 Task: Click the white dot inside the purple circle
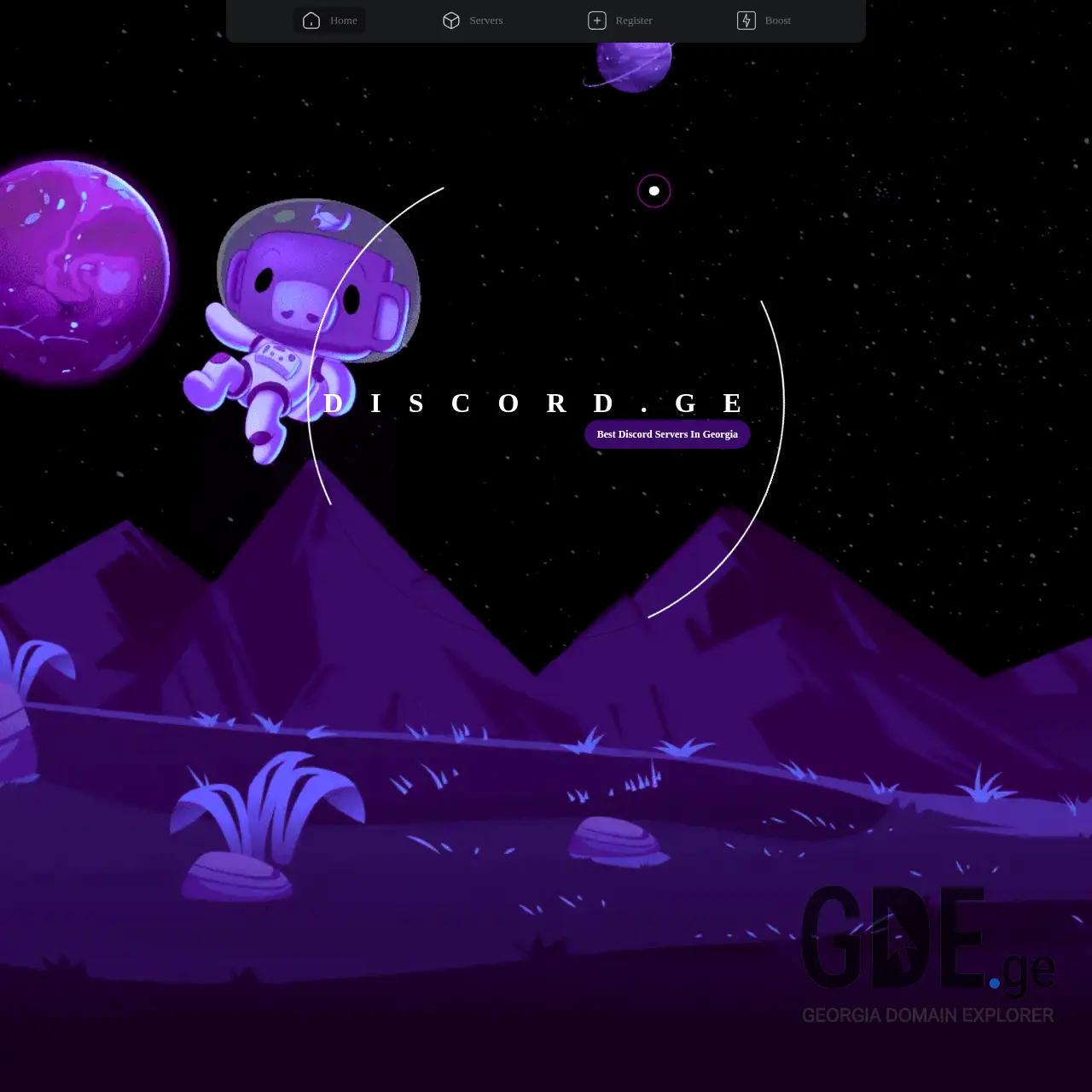tap(653, 191)
